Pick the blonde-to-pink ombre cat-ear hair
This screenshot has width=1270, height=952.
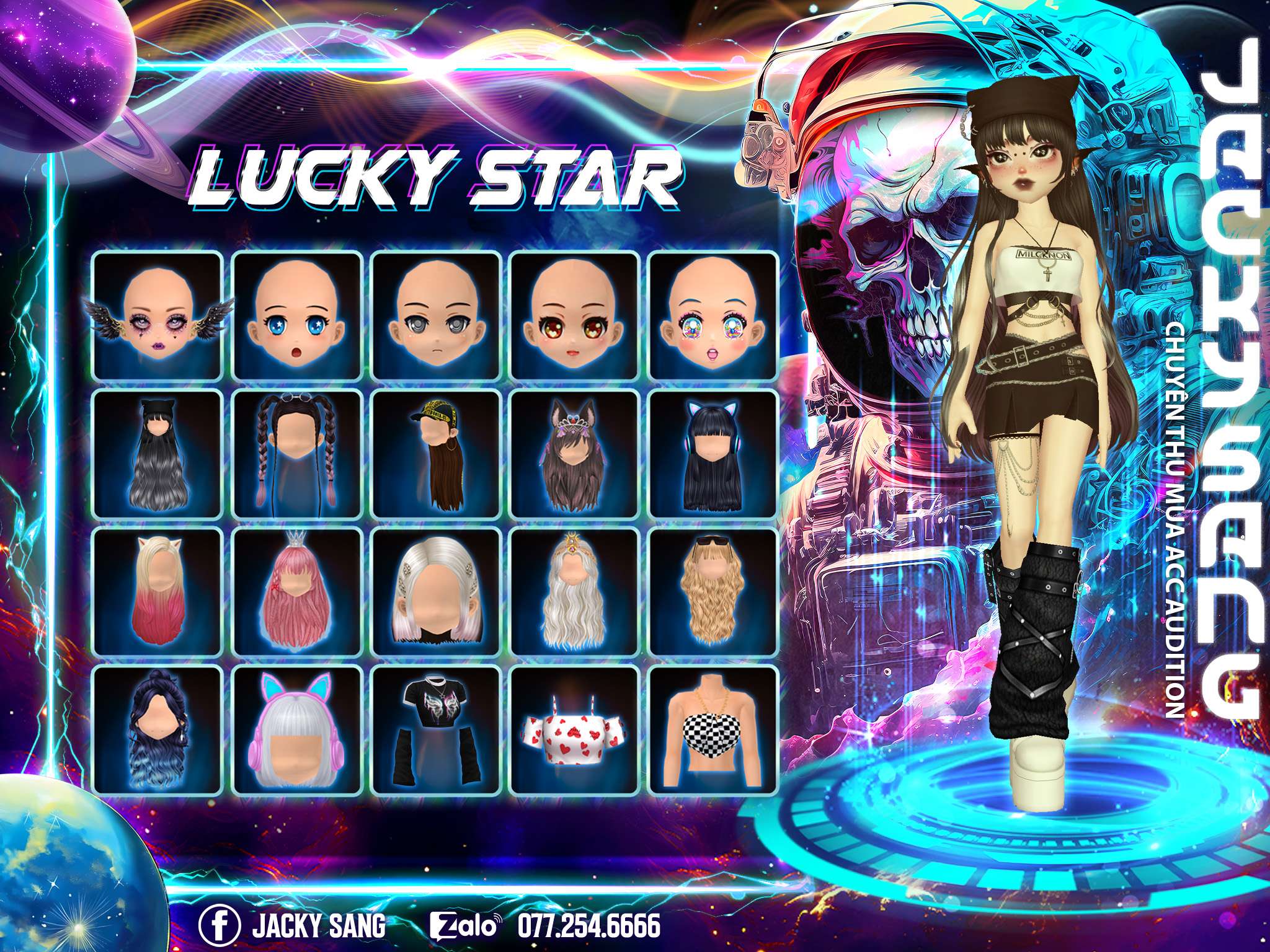click(x=158, y=592)
